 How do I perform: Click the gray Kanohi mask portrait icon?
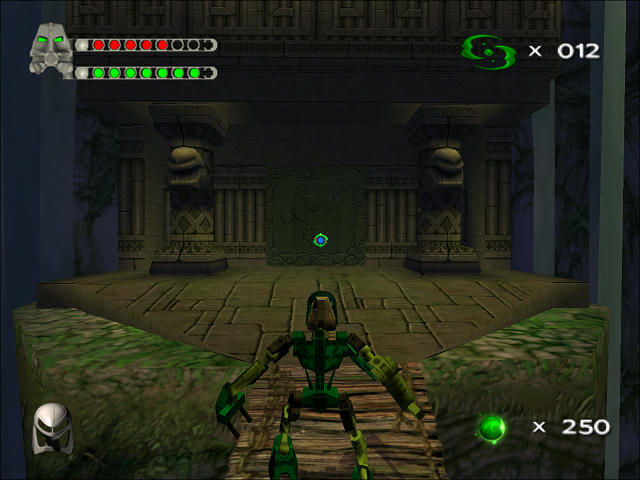pyautogui.click(x=51, y=48)
